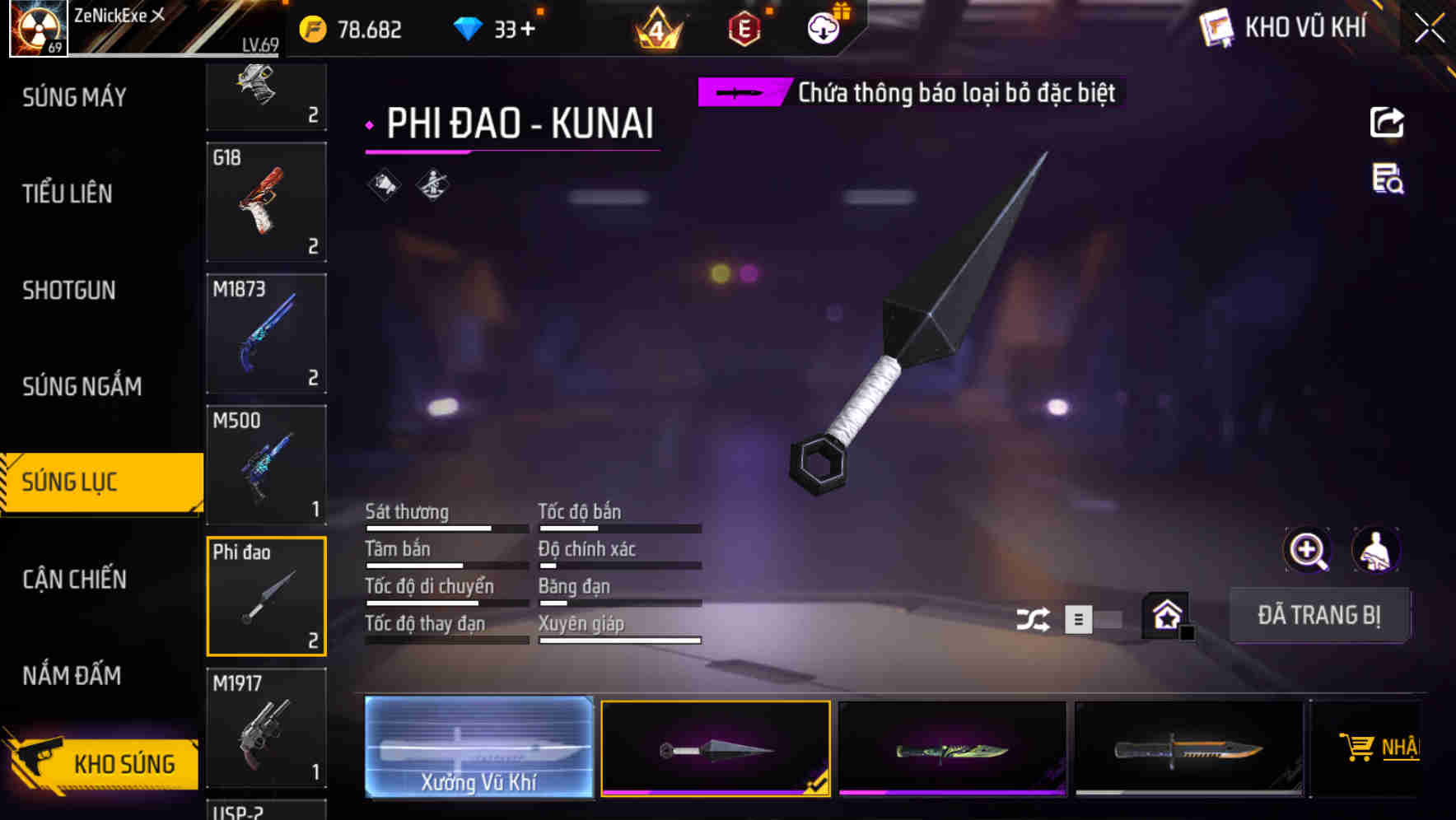
Task: Click the rank 4 crown badge
Action: pyautogui.click(x=655, y=29)
